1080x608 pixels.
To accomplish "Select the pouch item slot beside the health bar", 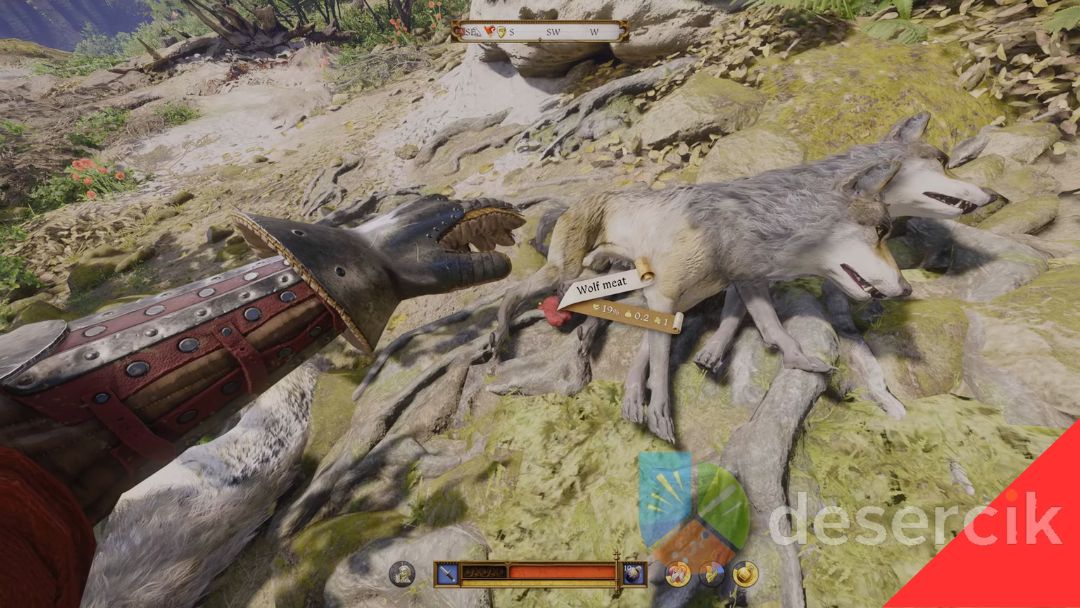I will tap(633, 573).
